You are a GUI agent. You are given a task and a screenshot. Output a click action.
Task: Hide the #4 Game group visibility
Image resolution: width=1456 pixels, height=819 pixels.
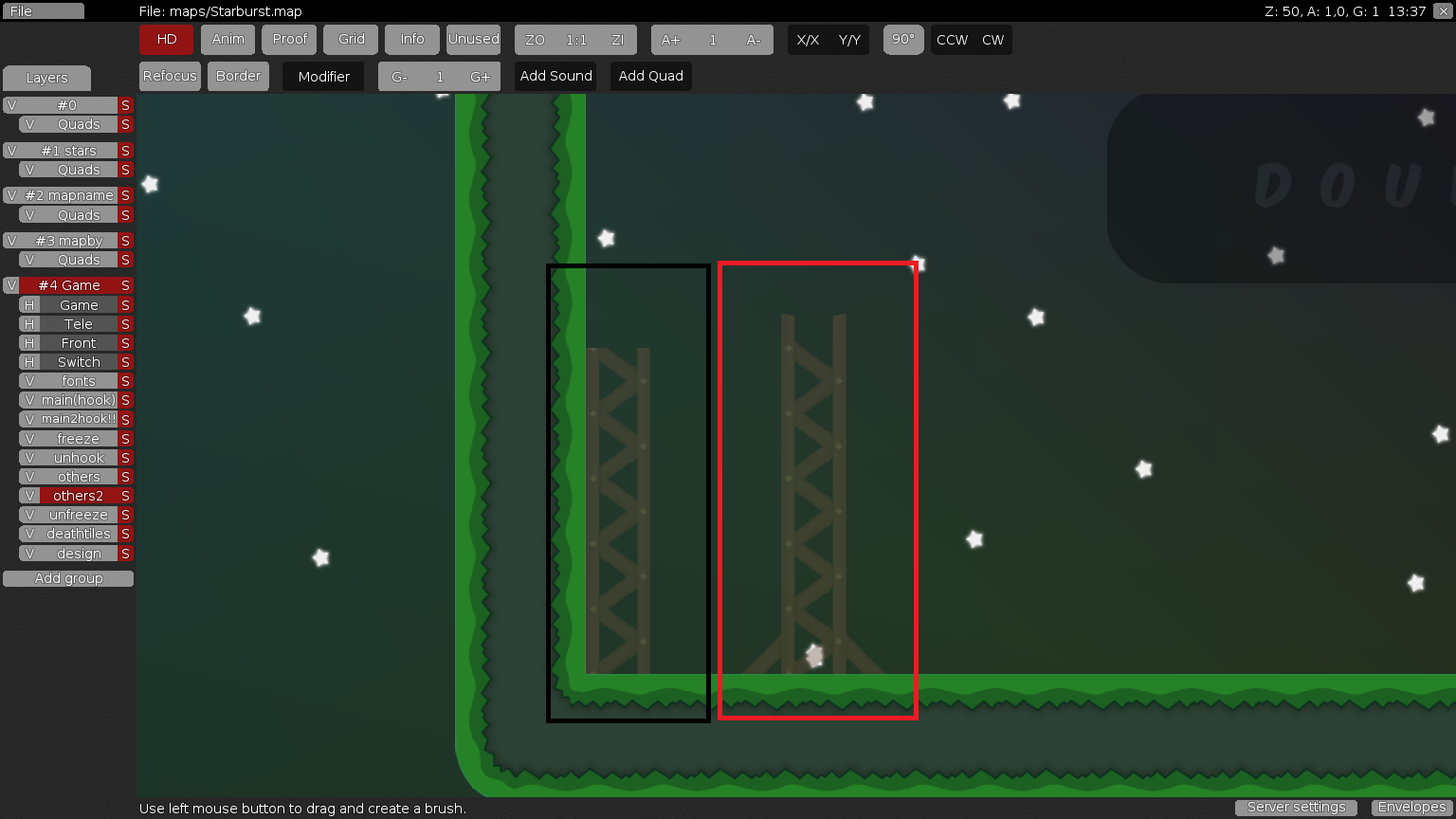(11, 284)
